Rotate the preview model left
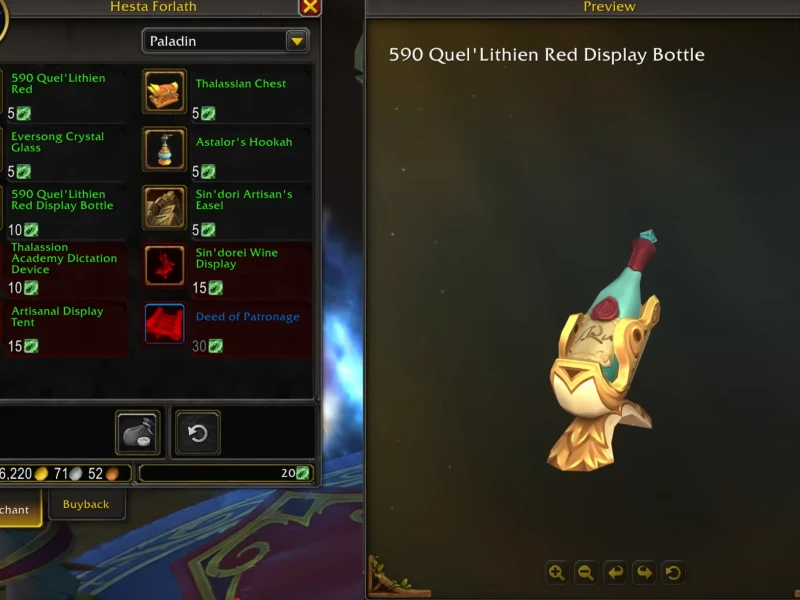 tap(615, 572)
